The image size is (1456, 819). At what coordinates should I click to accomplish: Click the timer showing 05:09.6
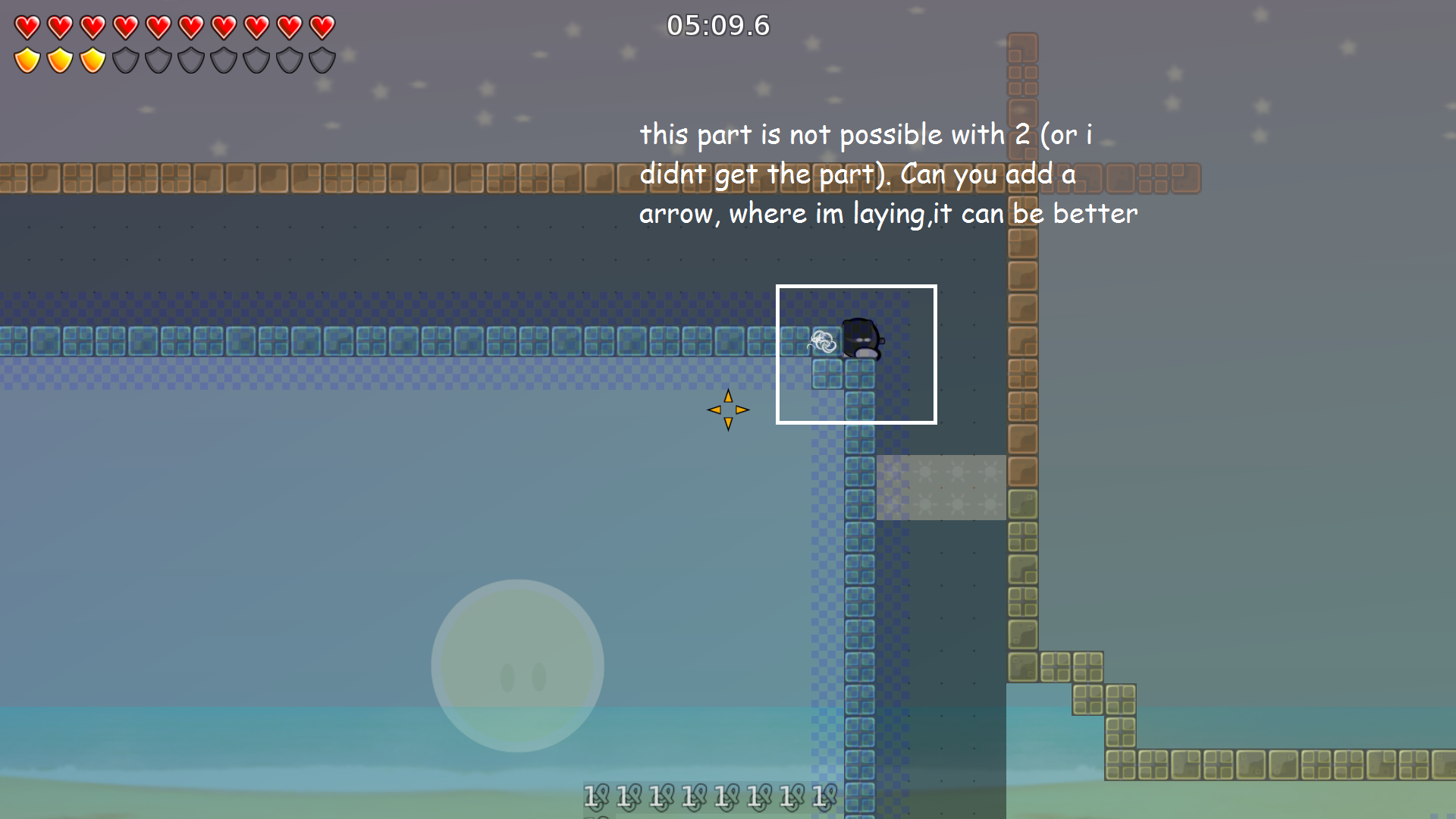click(x=717, y=25)
